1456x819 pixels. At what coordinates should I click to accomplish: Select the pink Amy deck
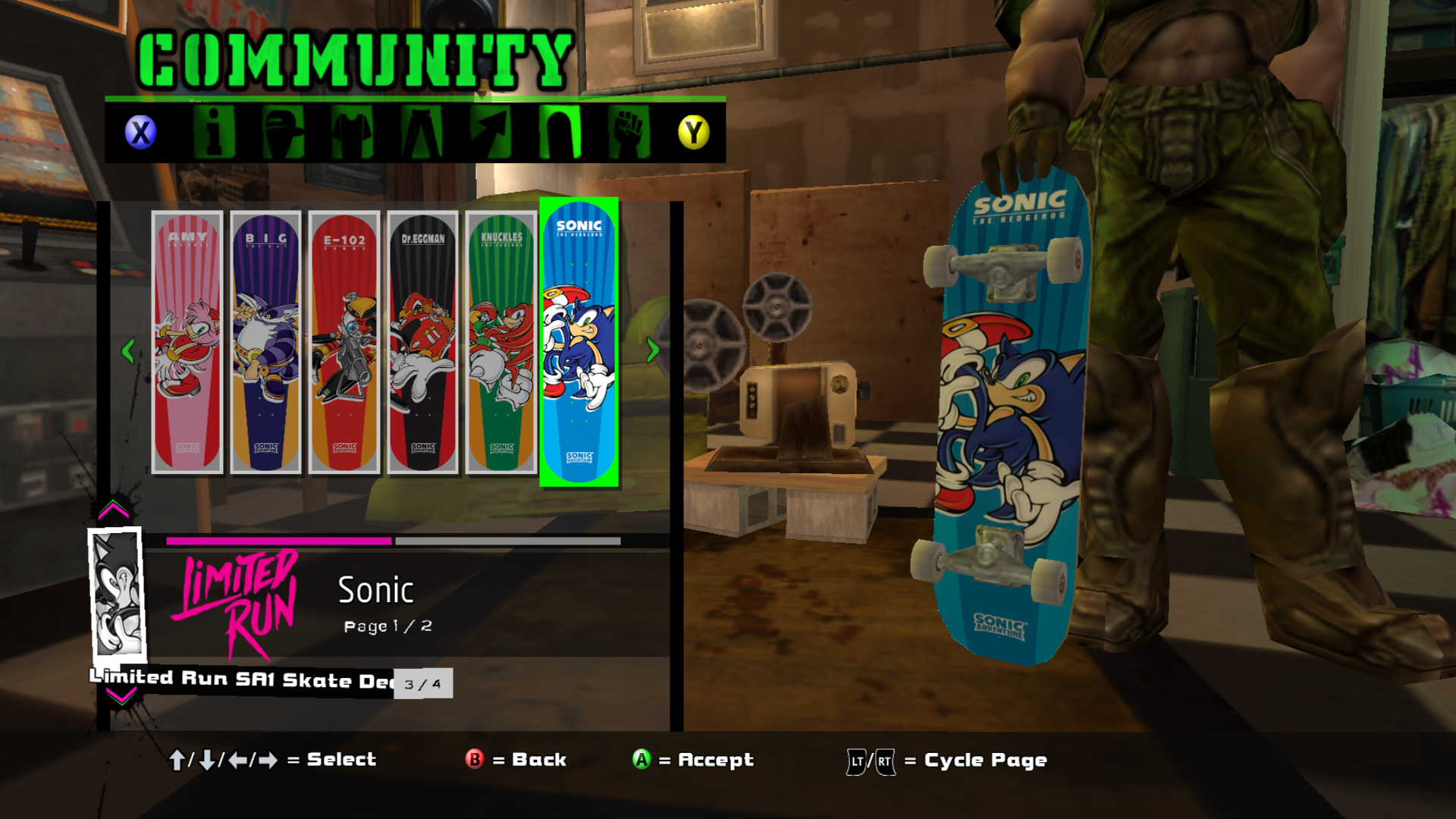(x=187, y=342)
